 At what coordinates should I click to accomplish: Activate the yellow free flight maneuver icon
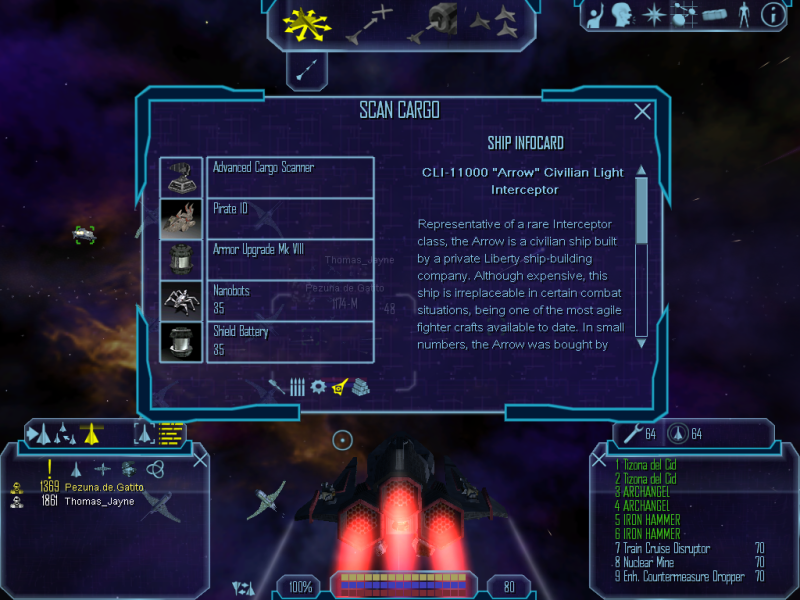click(304, 22)
